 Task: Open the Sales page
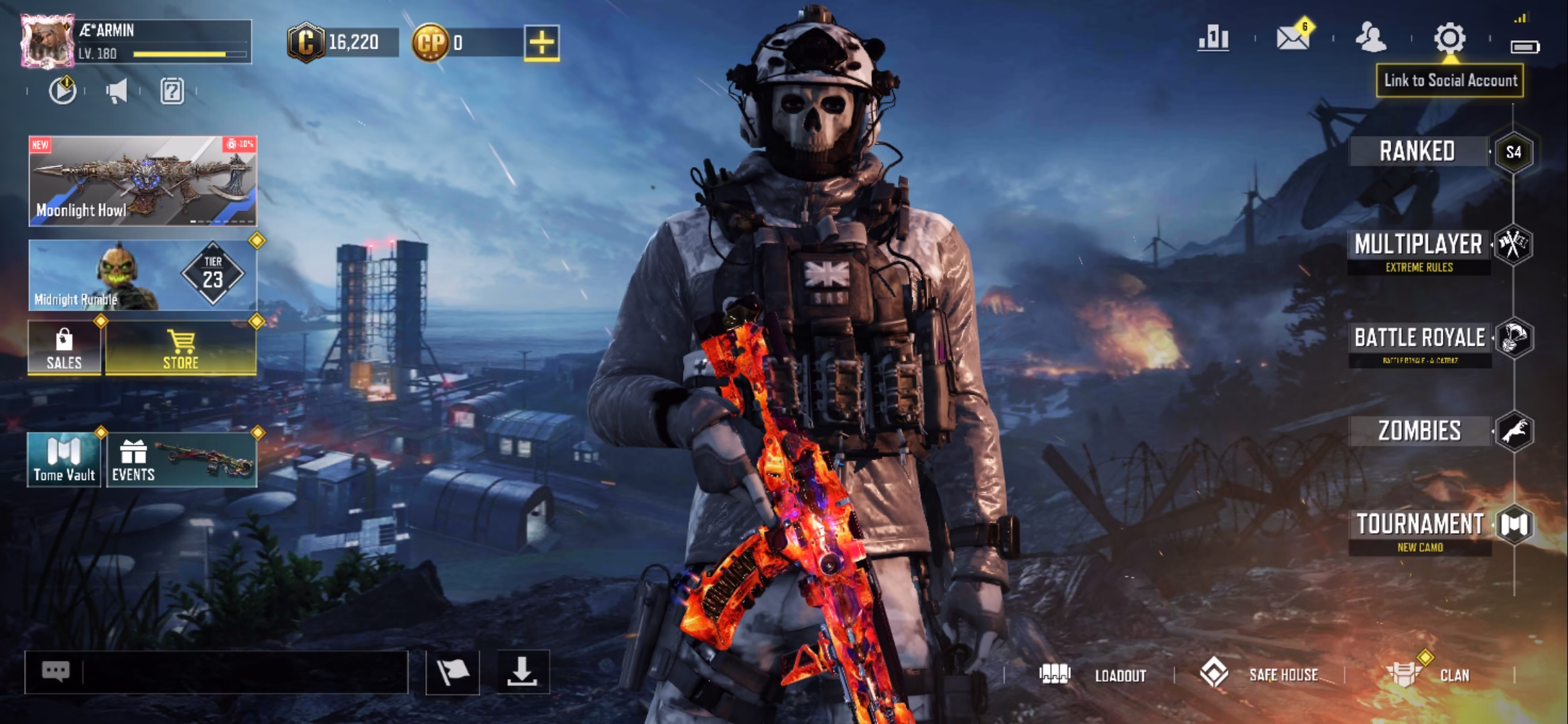coord(64,348)
